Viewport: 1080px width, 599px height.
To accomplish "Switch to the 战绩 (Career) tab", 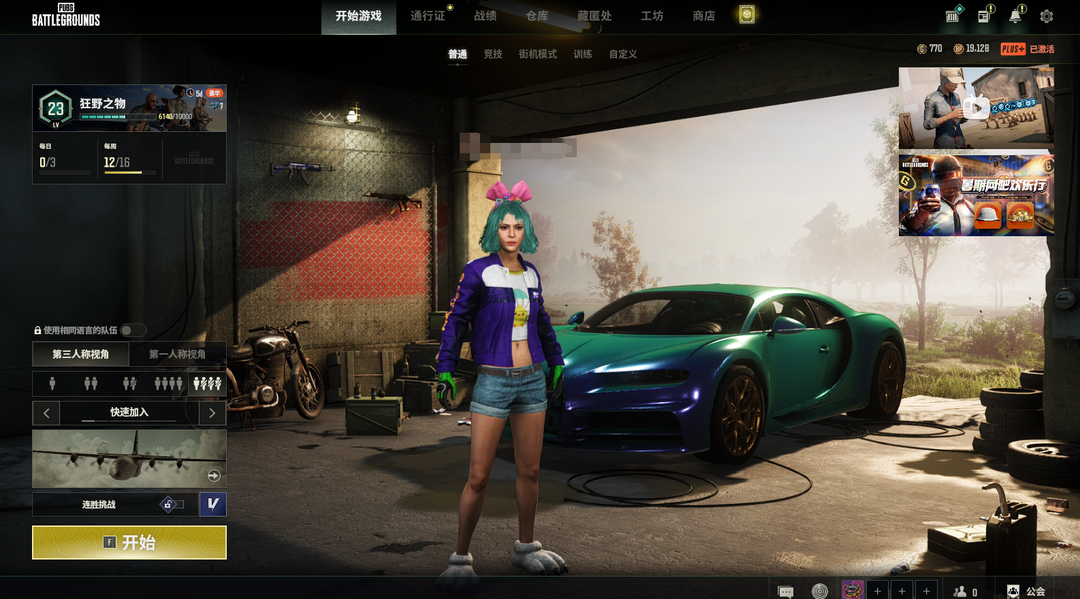I will click(x=485, y=16).
